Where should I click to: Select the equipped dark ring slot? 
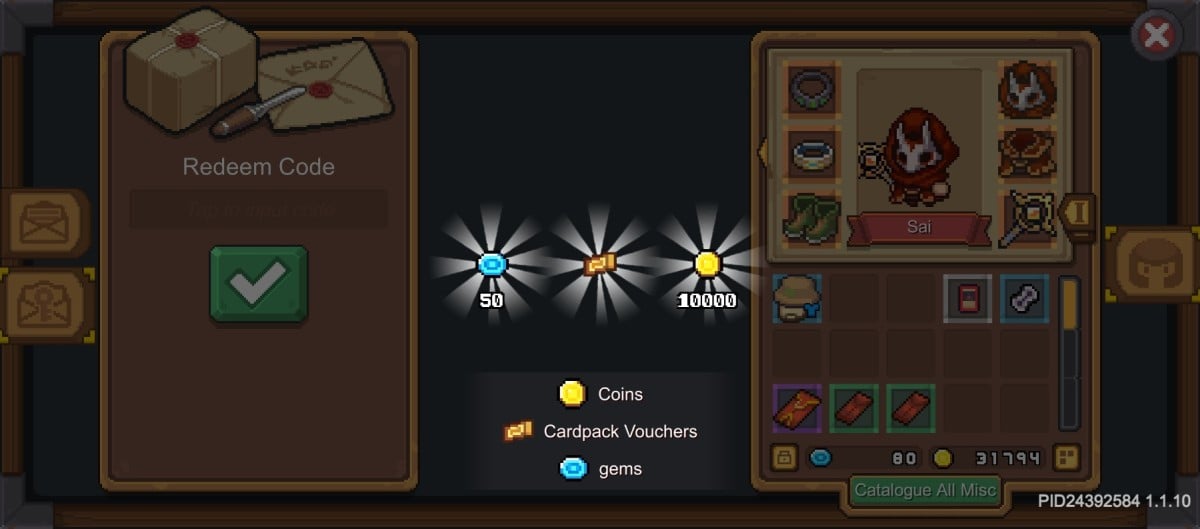coord(812,89)
